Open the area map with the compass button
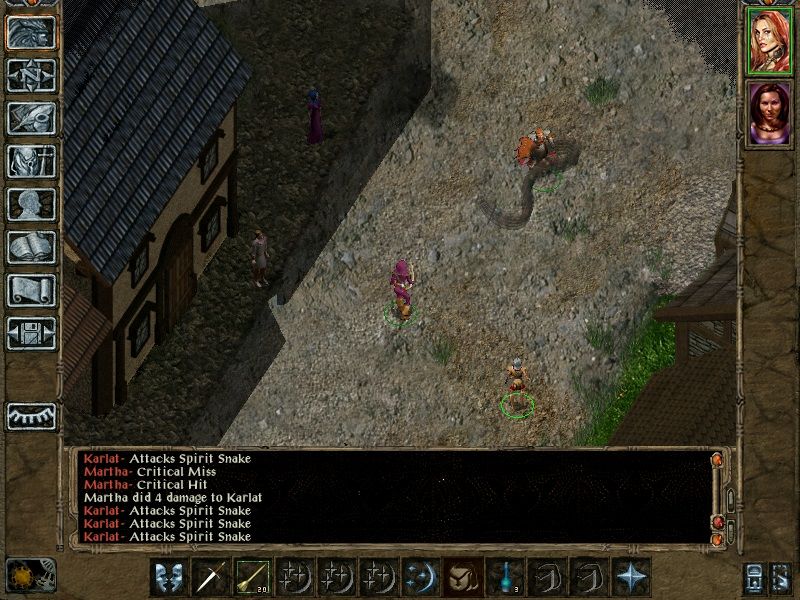 31,75
